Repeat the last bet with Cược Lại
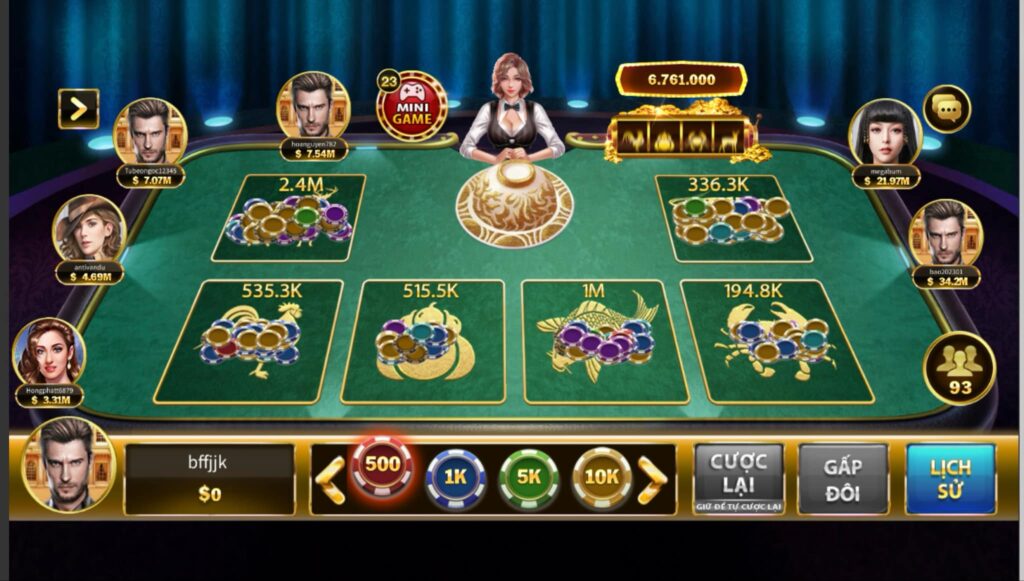 click(x=738, y=478)
